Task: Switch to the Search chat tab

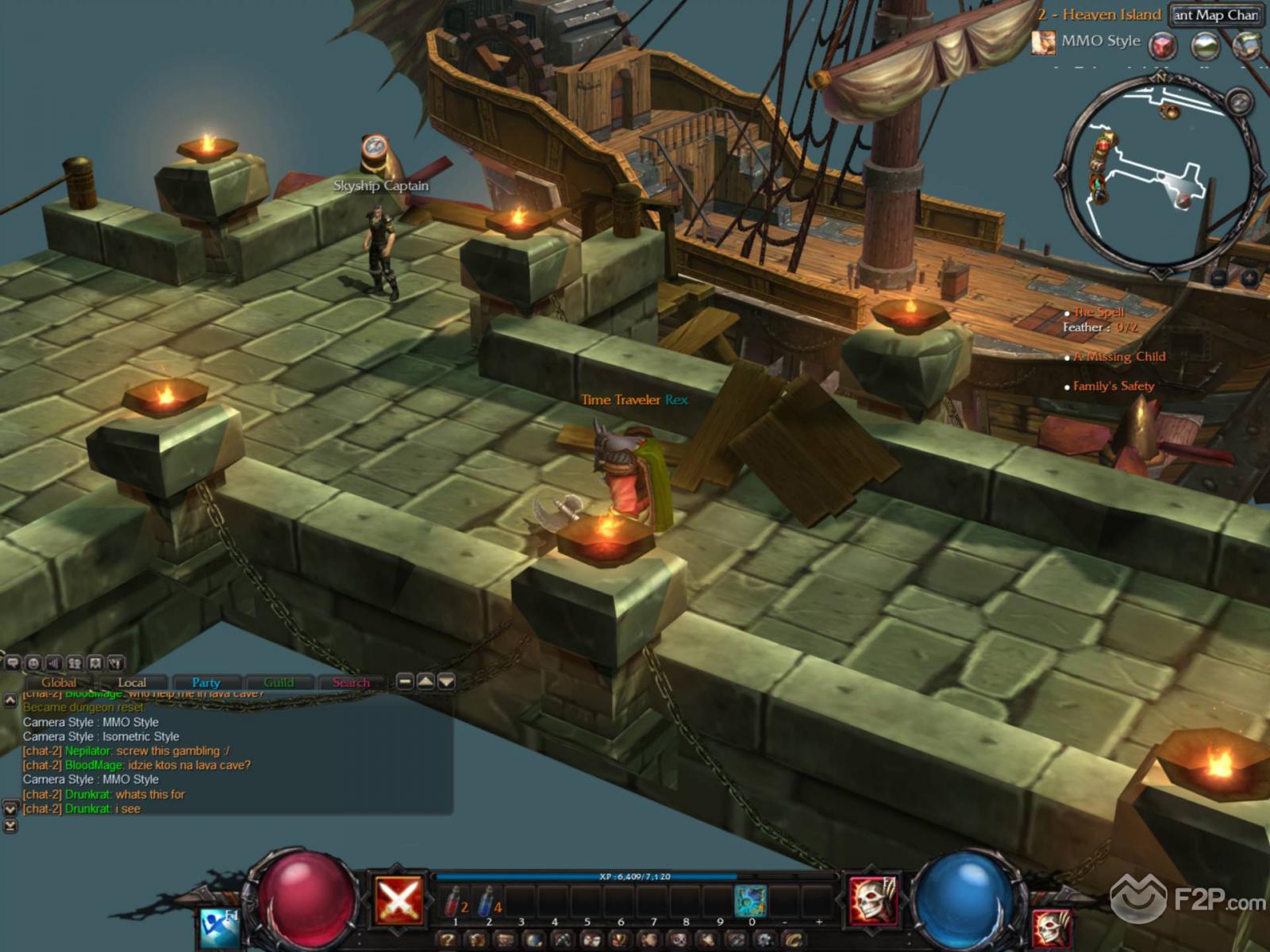Action: tap(351, 682)
